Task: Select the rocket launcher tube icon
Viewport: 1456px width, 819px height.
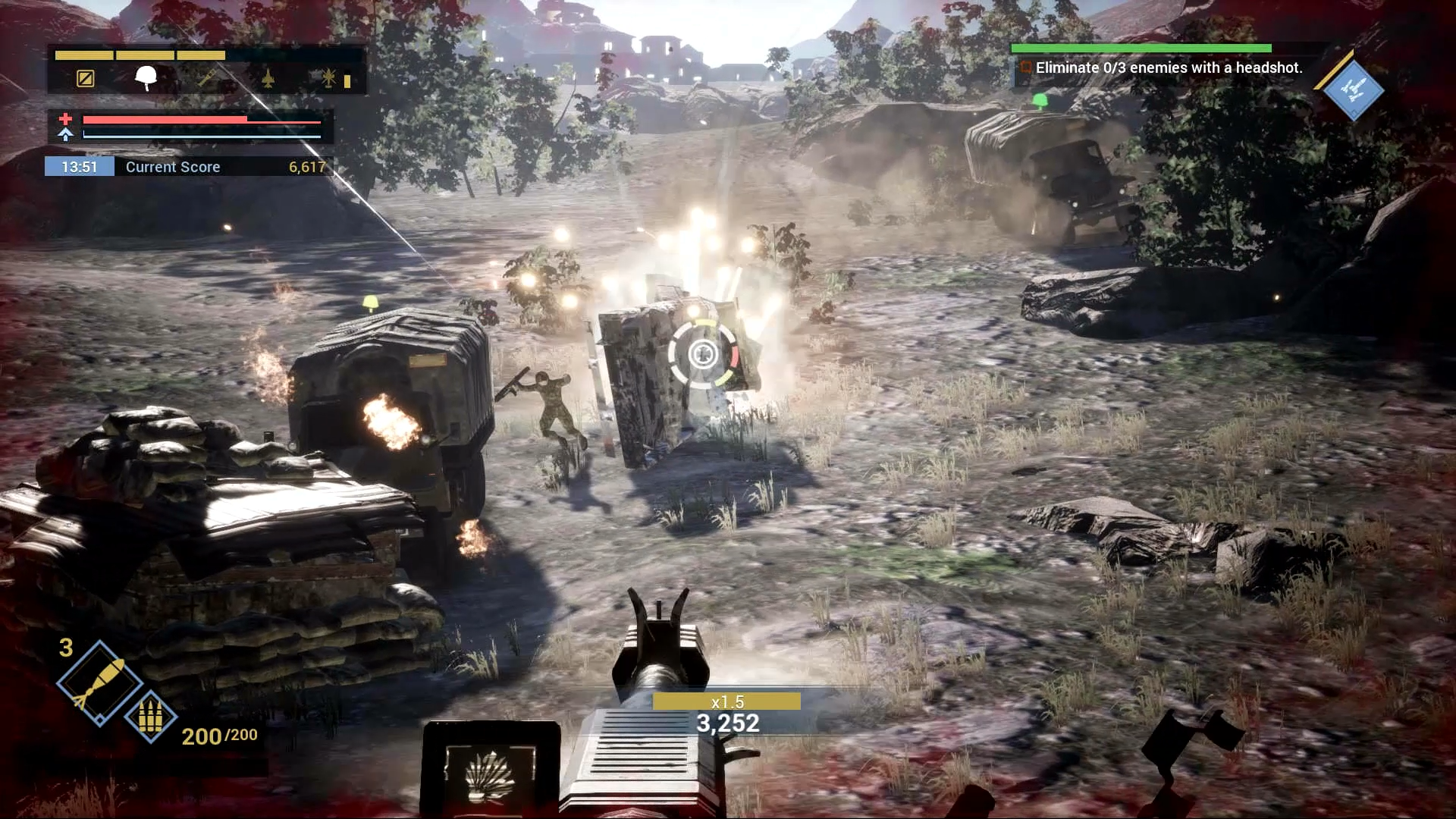Action: (207, 78)
